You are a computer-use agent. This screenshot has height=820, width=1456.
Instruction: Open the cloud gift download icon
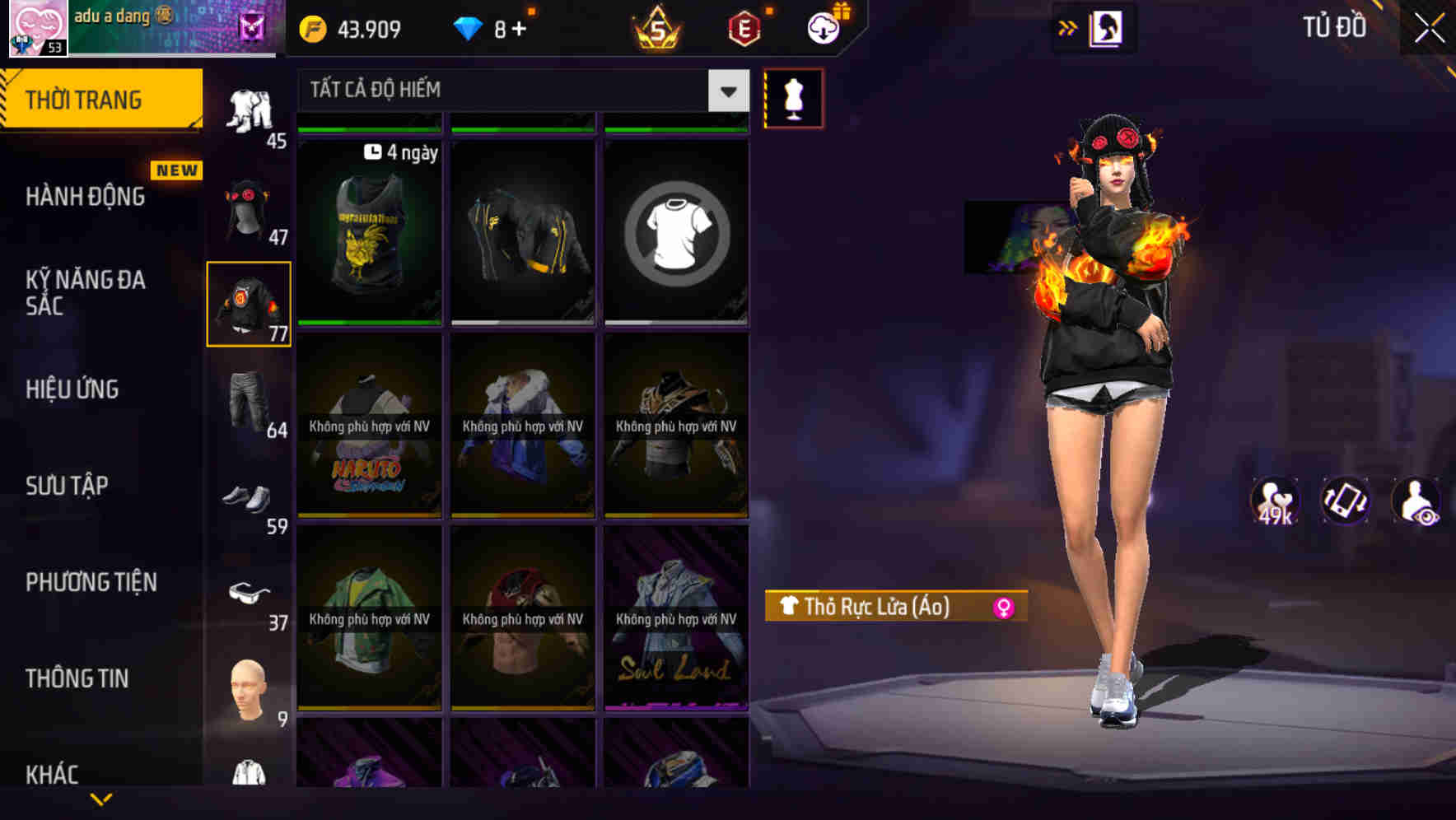tap(823, 27)
